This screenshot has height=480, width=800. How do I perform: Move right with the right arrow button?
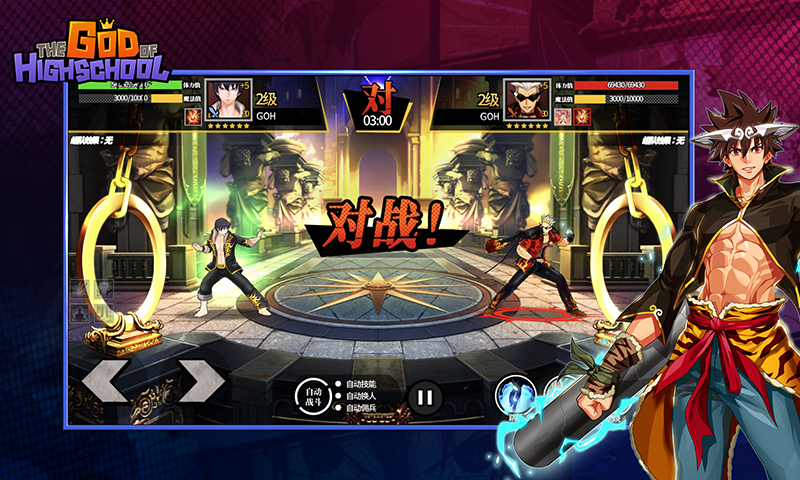pyautogui.click(x=201, y=381)
